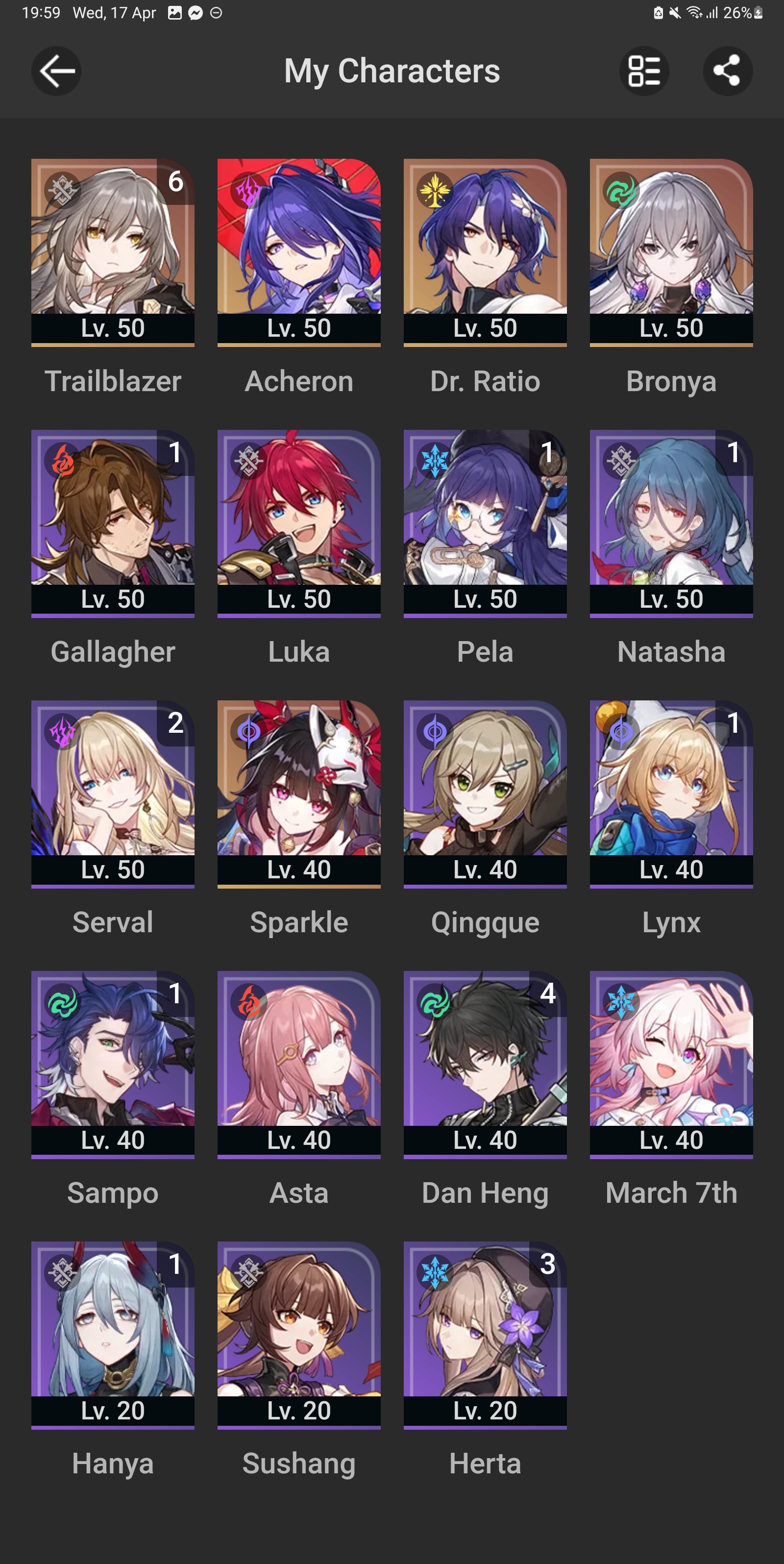This screenshot has height=1564, width=784.
Task: Tap the share icon in the top bar
Action: tap(728, 71)
